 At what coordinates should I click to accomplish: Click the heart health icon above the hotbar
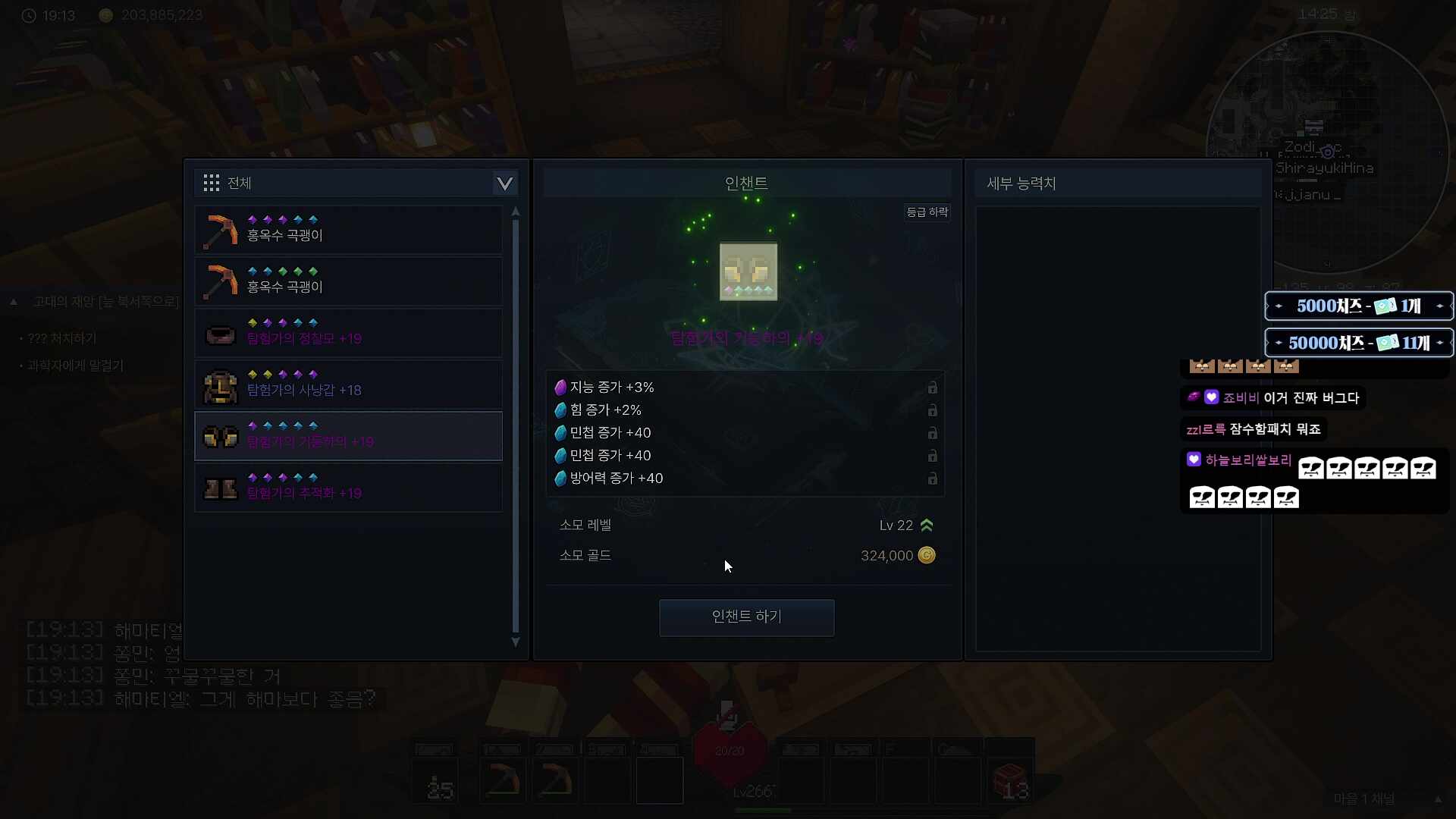coord(729,749)
